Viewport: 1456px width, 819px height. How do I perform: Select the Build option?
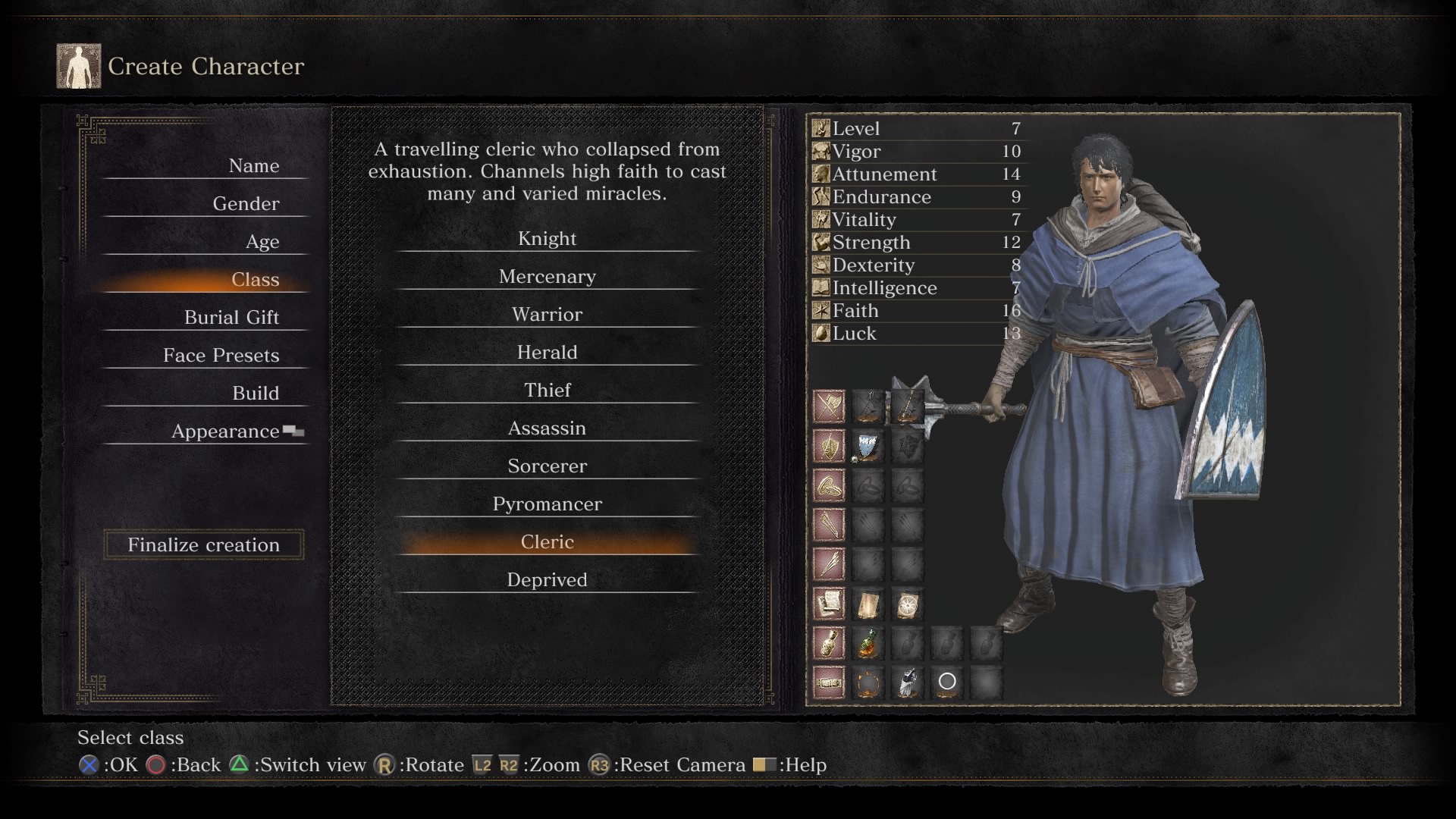[x=255, y=394]
